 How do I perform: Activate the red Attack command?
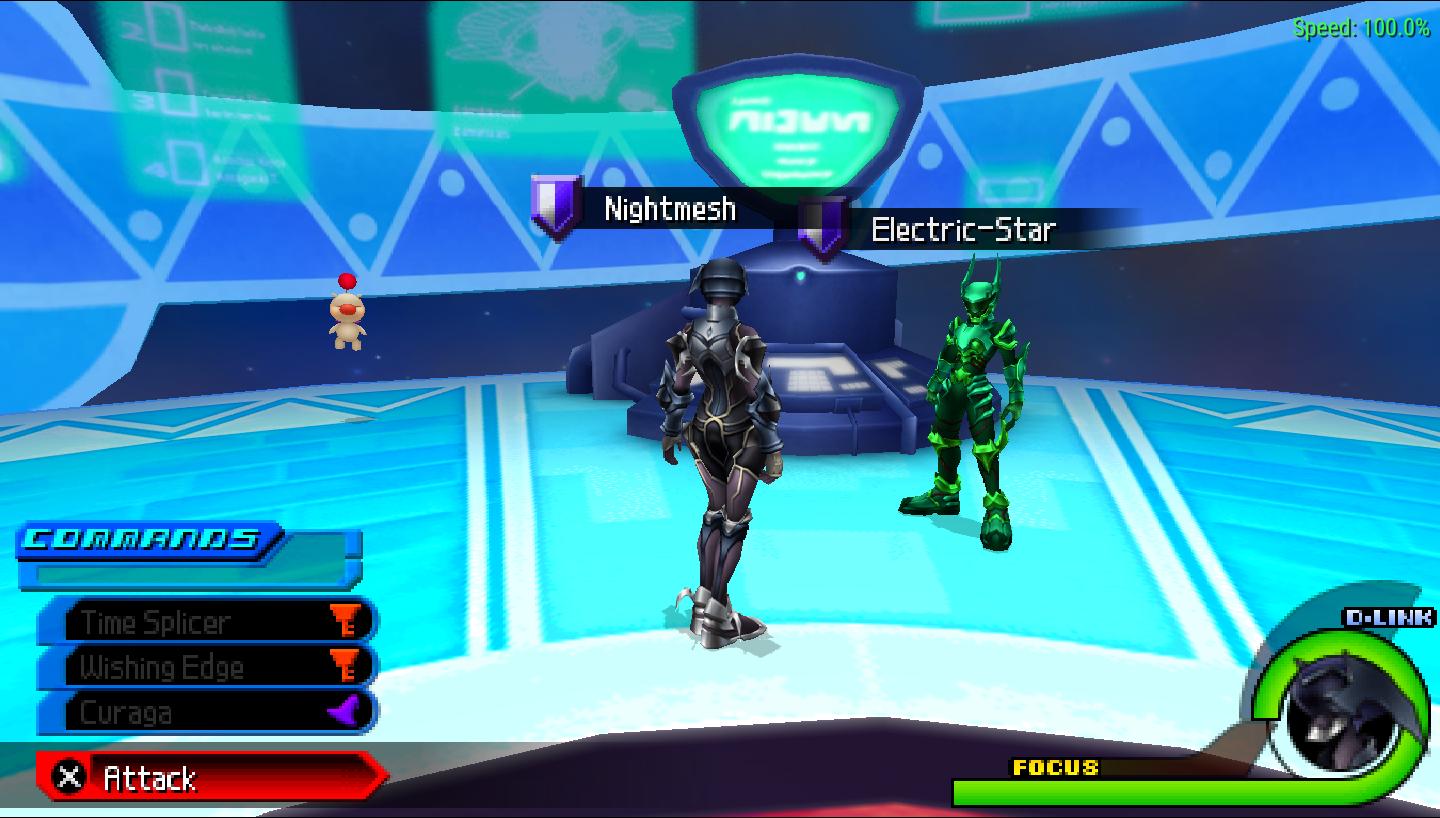[x=210, y=777]
